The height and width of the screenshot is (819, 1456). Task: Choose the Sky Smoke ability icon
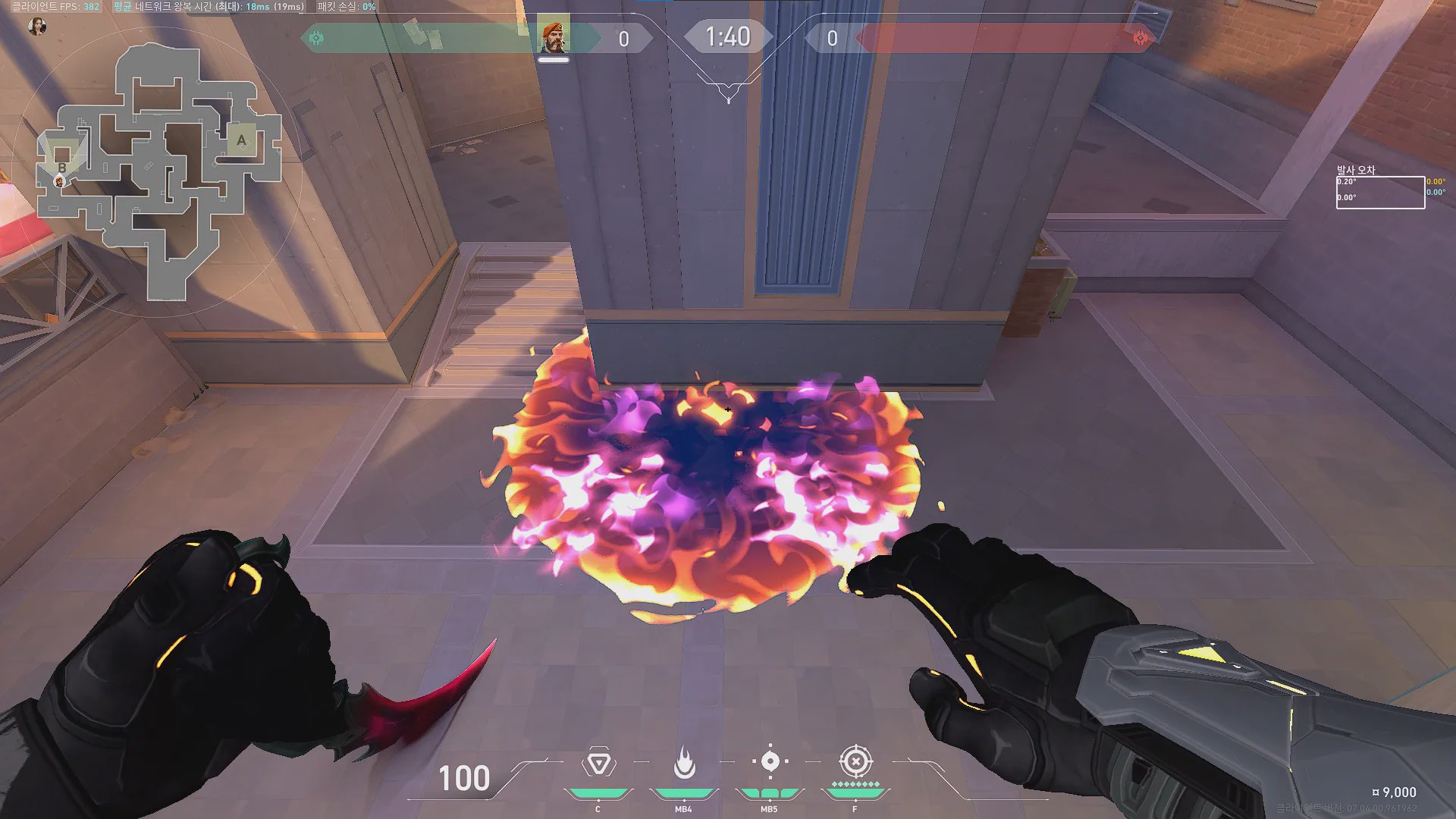click(x=770, y=761)
